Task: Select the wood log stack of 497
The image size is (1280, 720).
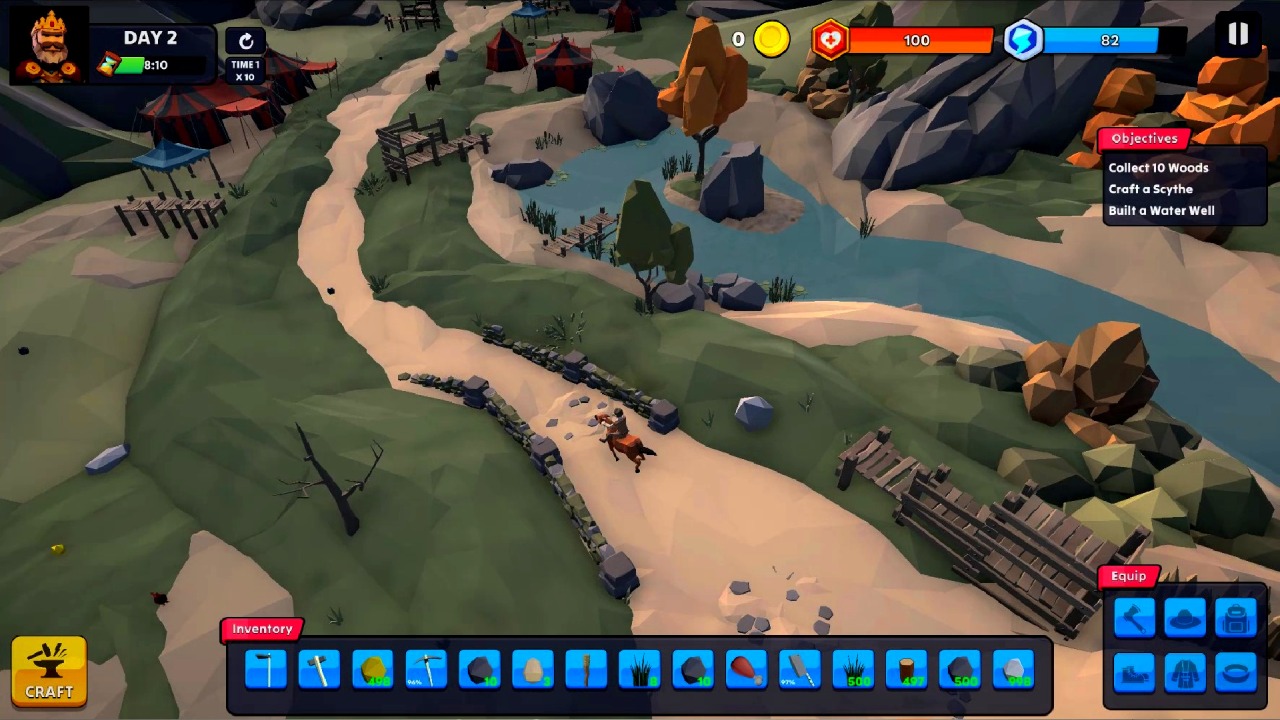Action: tap(906, 668)
